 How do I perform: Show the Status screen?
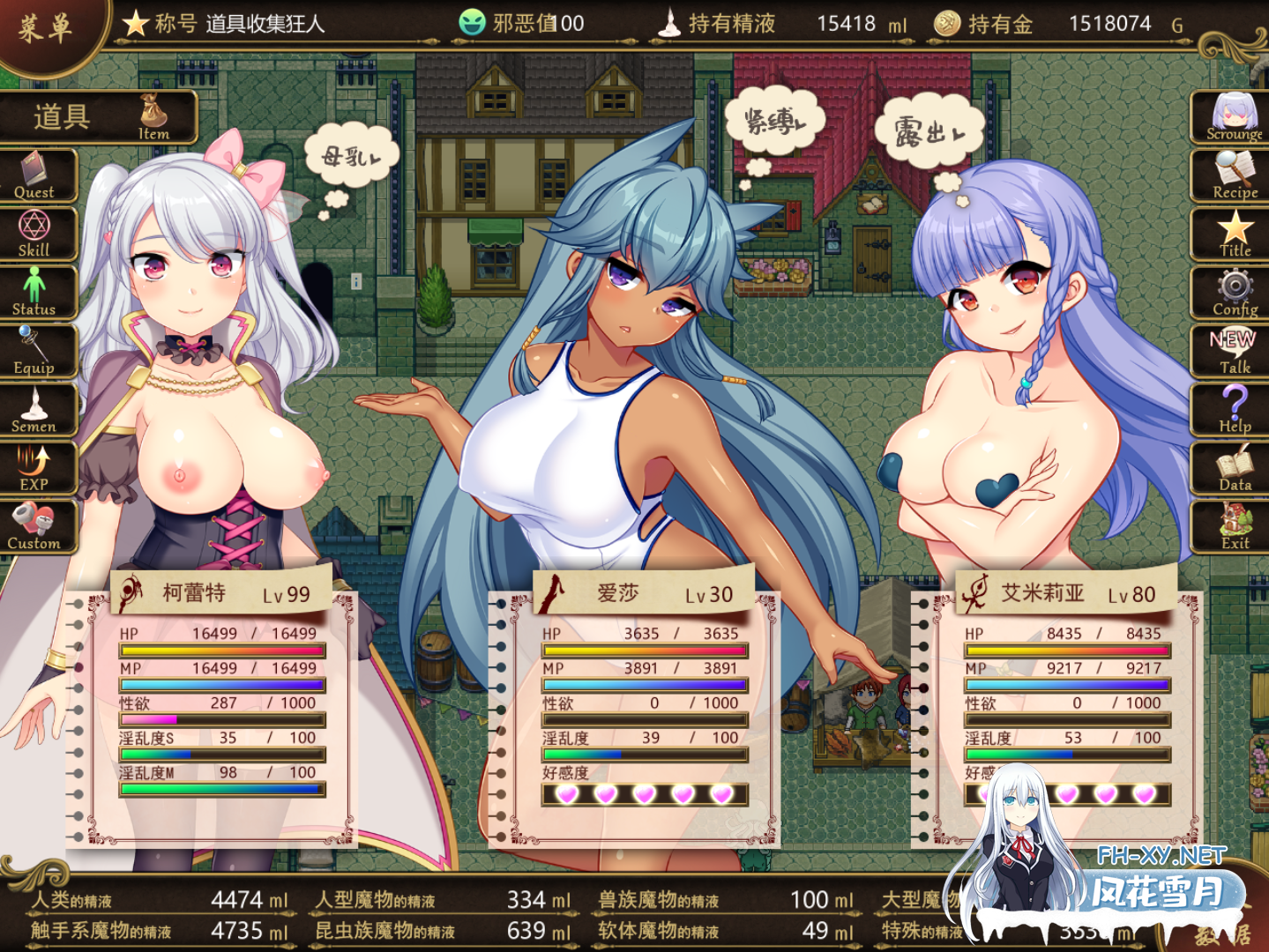[35, 294]
